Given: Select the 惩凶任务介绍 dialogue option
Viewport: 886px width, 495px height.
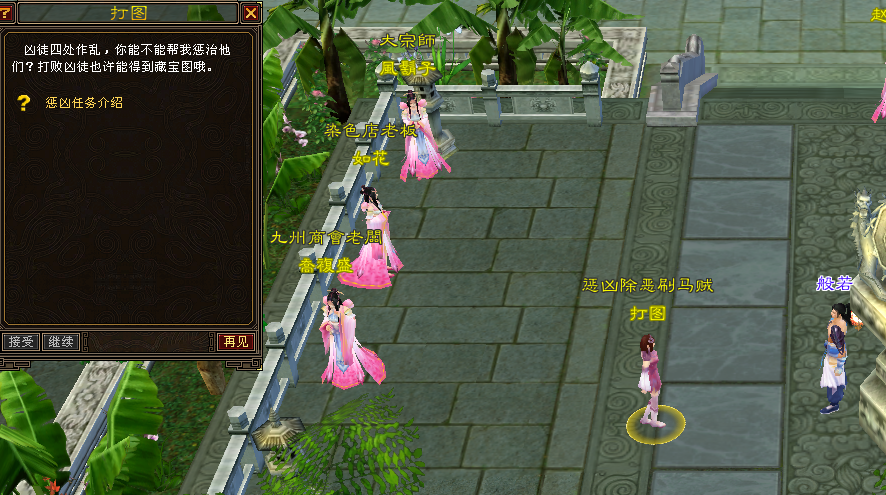Looking at the screenshot, I should (x=84, y=102).
